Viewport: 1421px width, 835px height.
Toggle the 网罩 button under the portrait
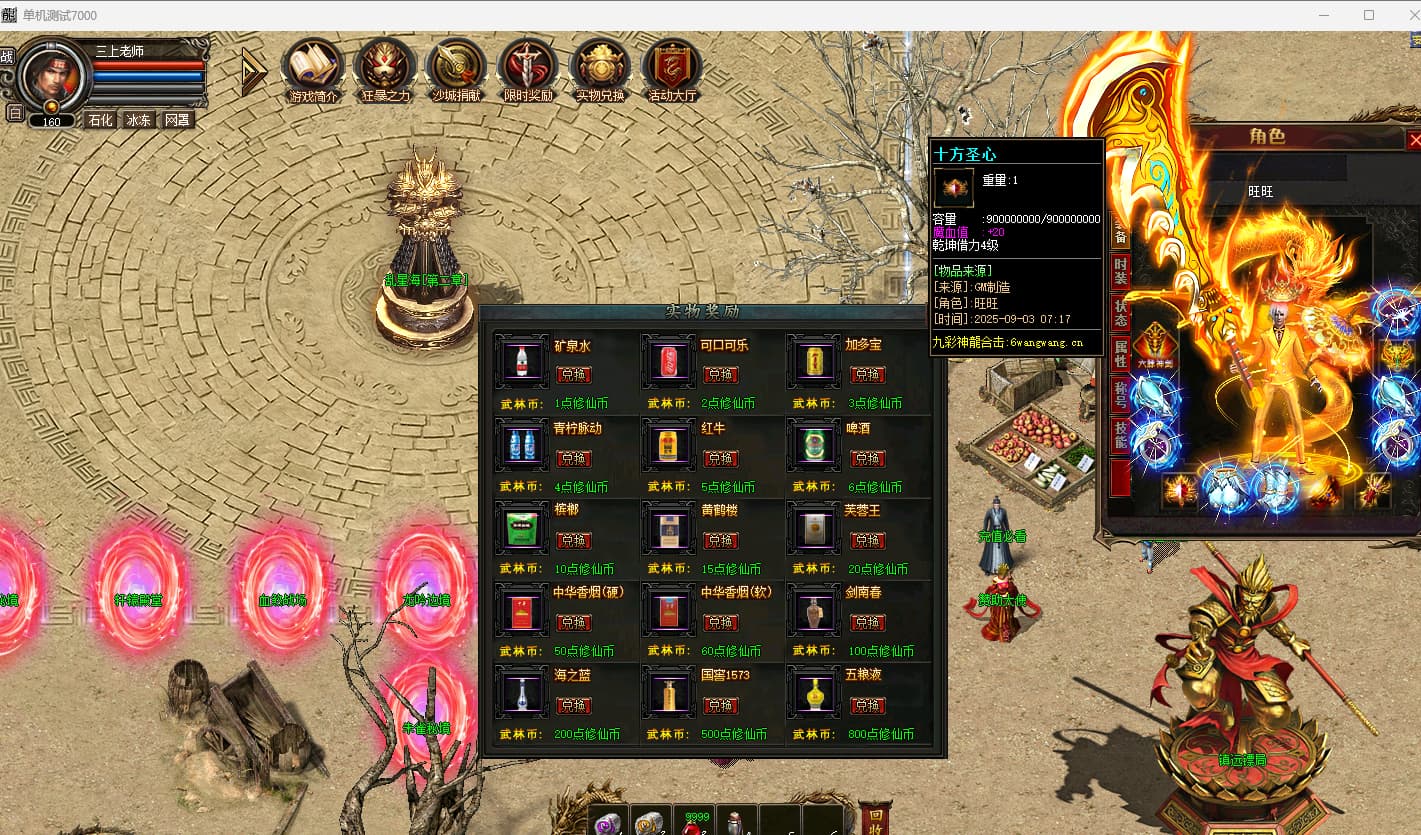click(177, 120)
